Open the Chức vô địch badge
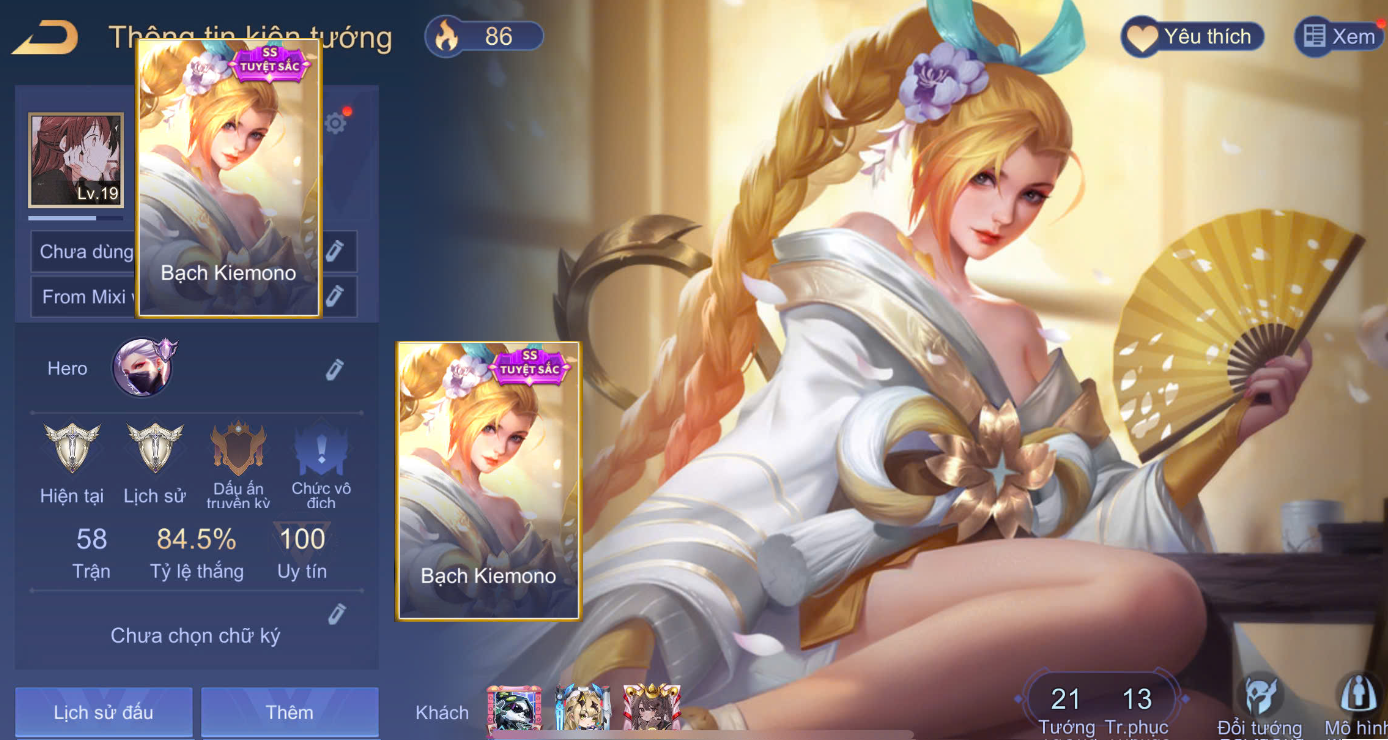The image size is (1388, 740). (321, 449)
